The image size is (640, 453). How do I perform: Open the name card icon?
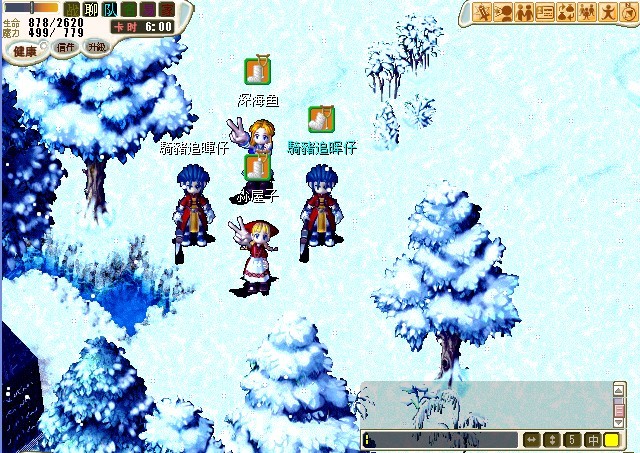click(546, 12)
